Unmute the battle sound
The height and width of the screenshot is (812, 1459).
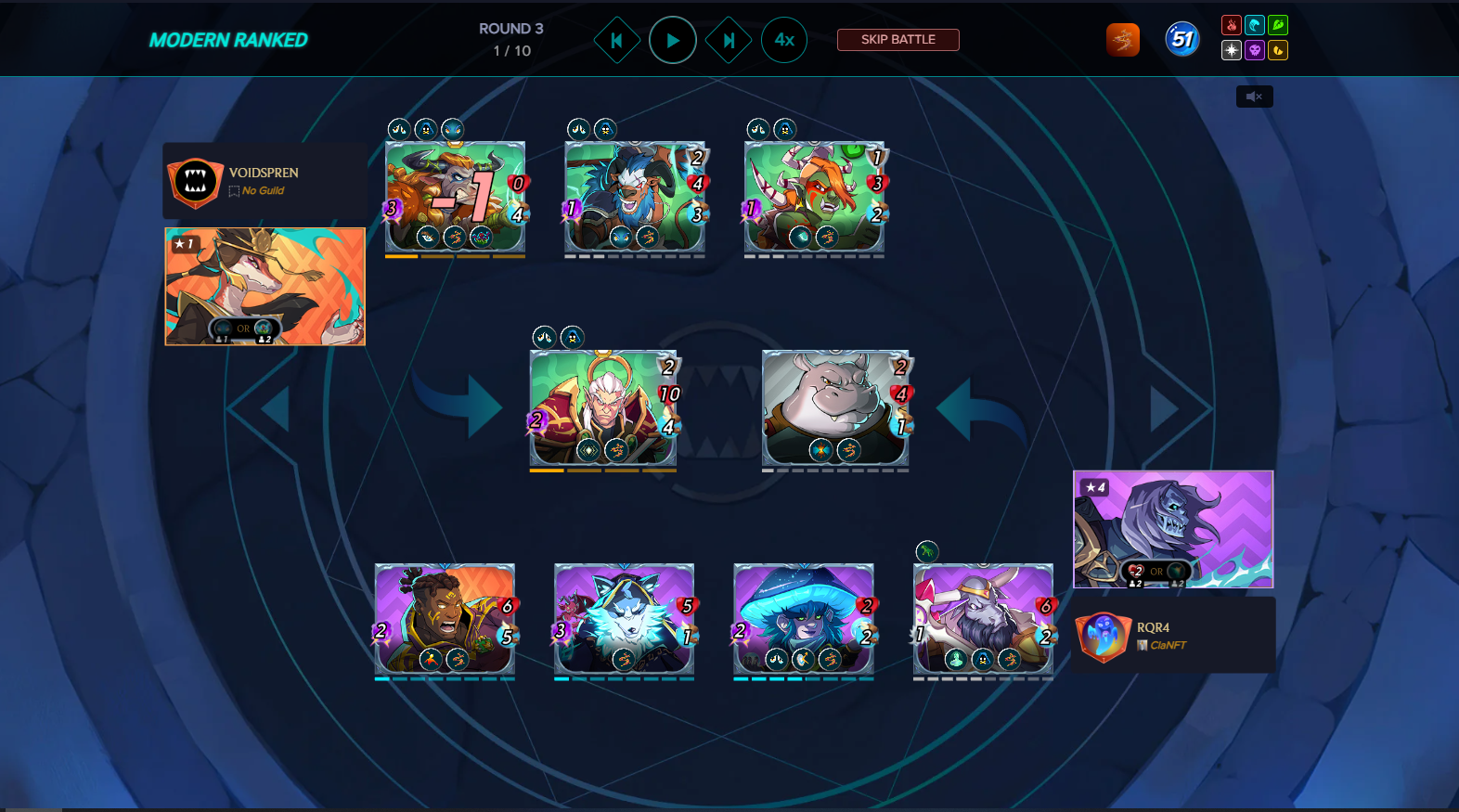1254,97
